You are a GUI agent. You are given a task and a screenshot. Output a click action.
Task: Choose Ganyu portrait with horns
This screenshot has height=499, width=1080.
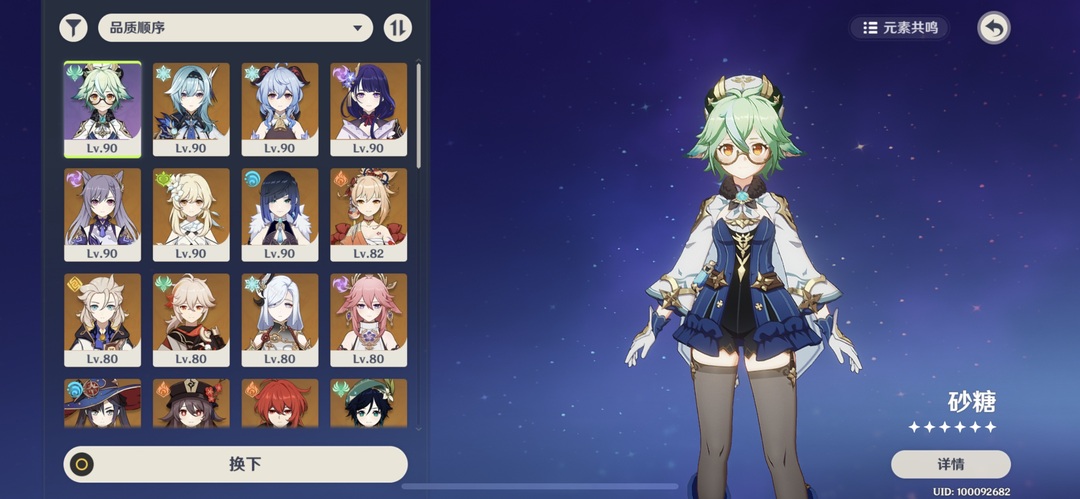click(x=280, y=108)
